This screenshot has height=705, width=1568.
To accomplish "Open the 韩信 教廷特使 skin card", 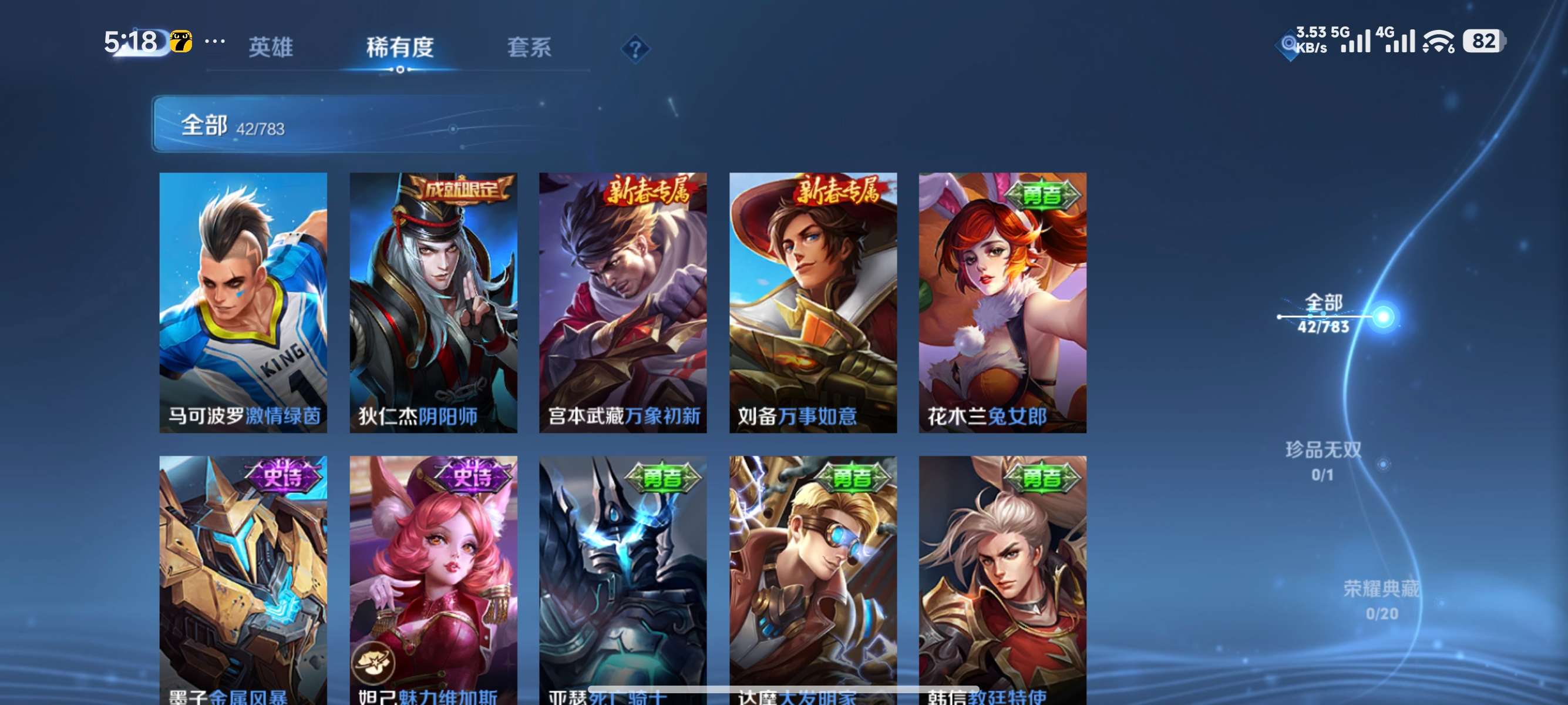I will tap(1002, 578).
